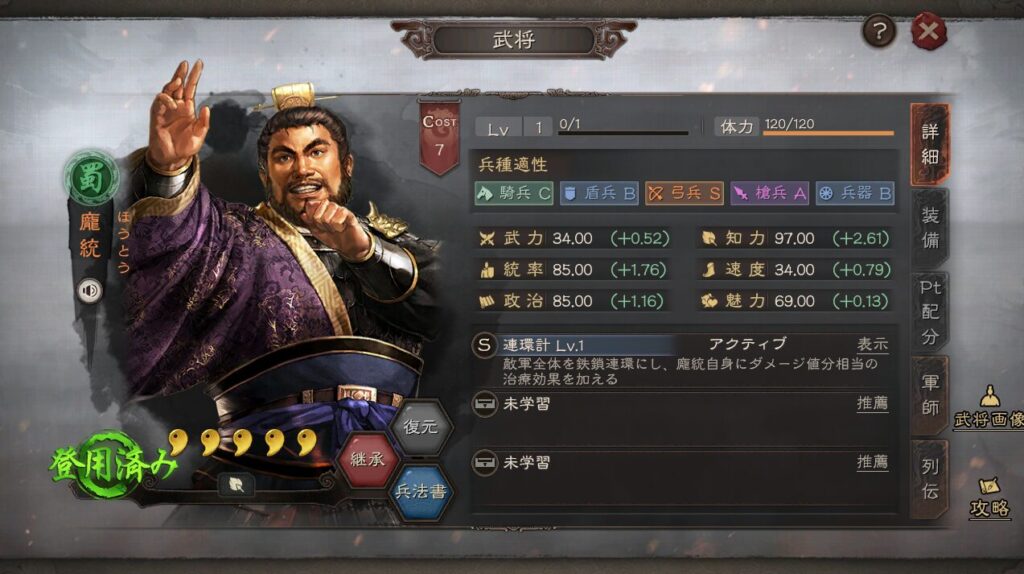Choose the red 継承 button

coord(369,461)
